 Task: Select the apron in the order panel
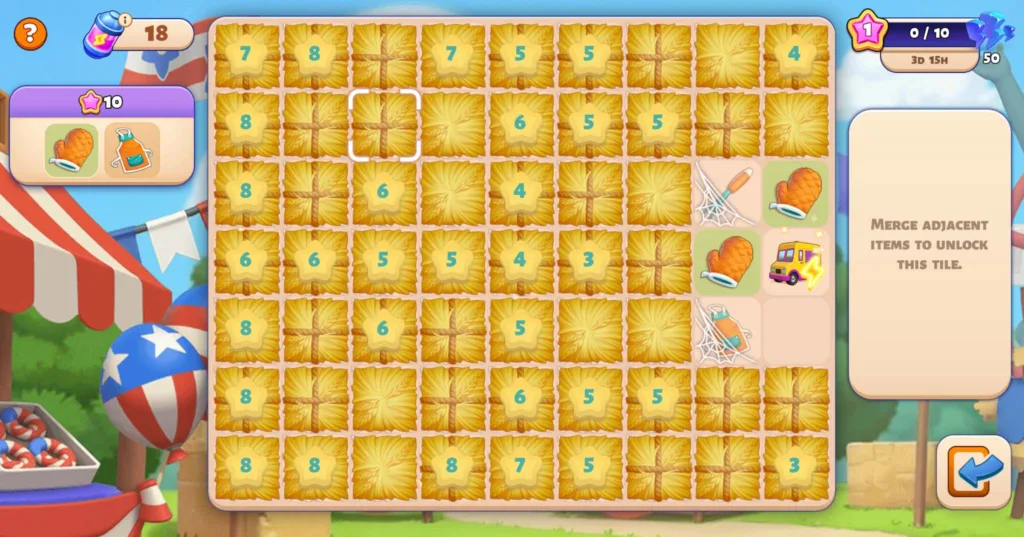pos(131,151)
